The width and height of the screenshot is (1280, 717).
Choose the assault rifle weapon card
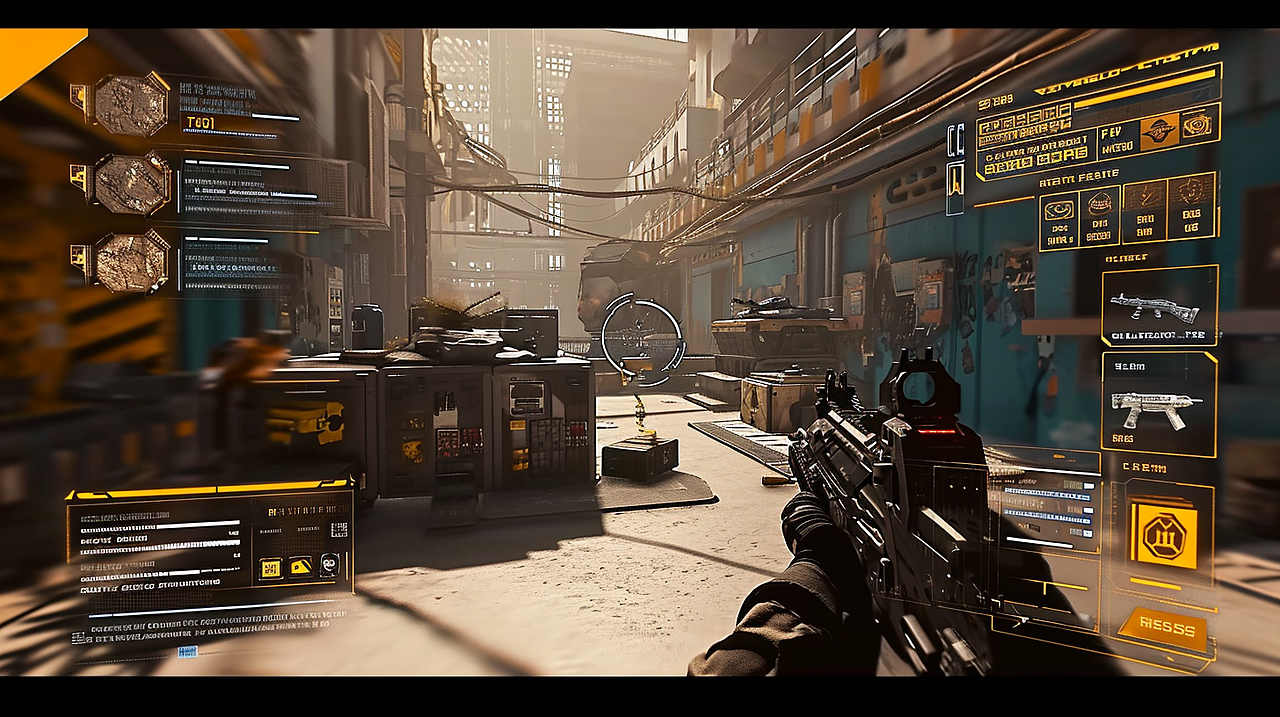pos(1159,305)
